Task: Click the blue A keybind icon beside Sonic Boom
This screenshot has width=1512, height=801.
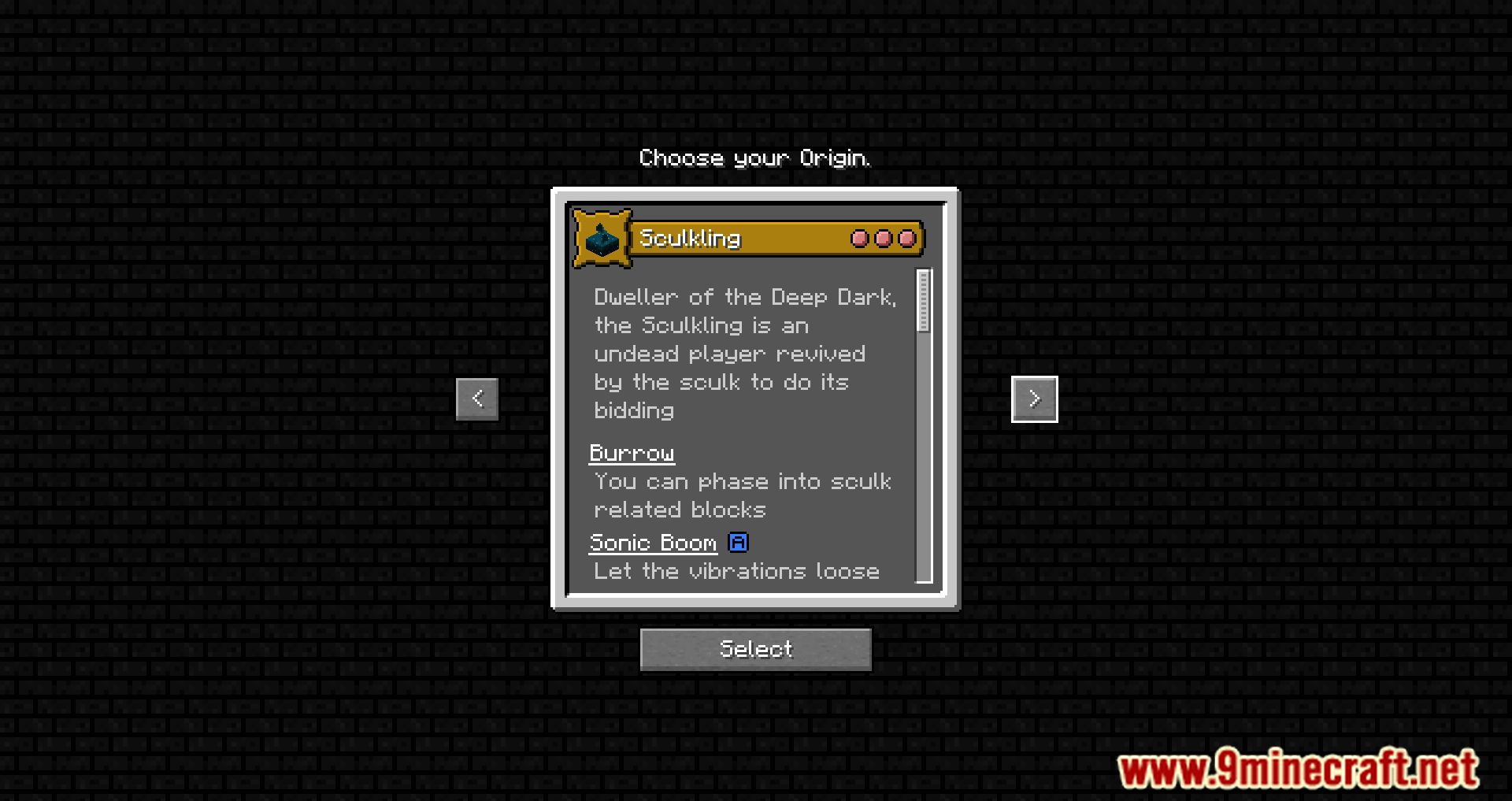Action: coord(738,542)
